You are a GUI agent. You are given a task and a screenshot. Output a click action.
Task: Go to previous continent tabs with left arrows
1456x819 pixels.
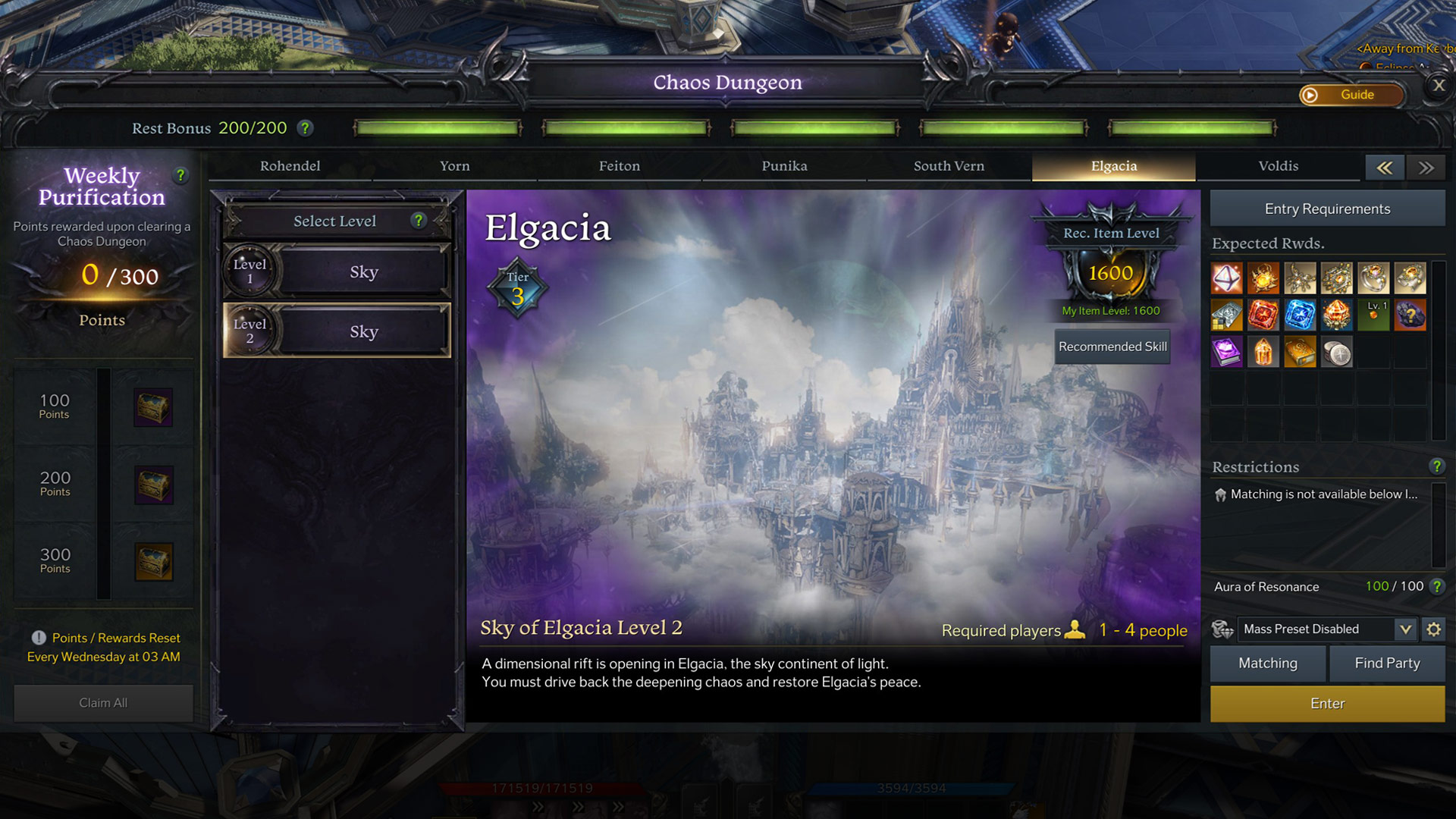[x=1384, y=168]
